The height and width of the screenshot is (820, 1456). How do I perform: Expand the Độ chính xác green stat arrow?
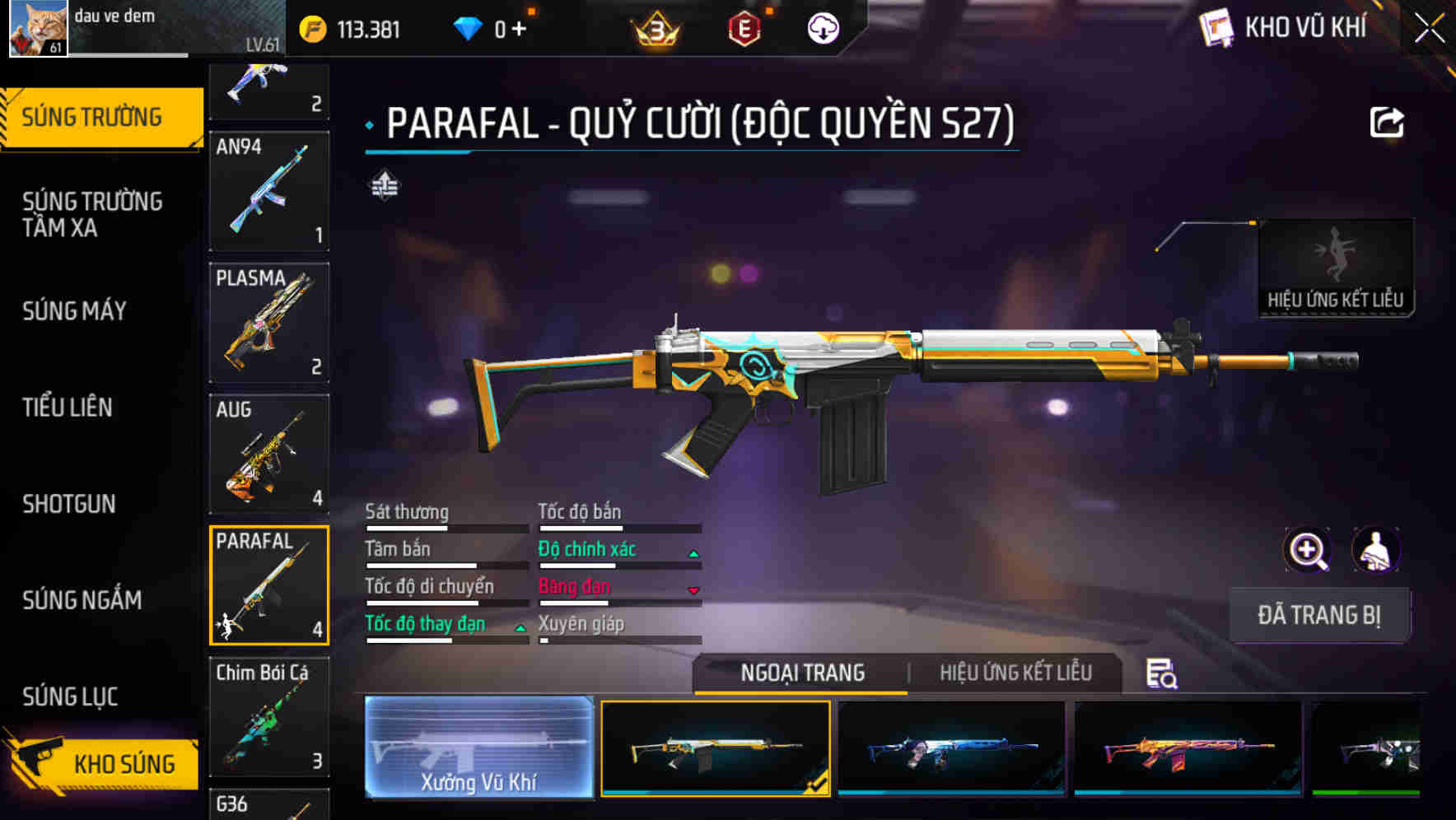pos(693,553)
